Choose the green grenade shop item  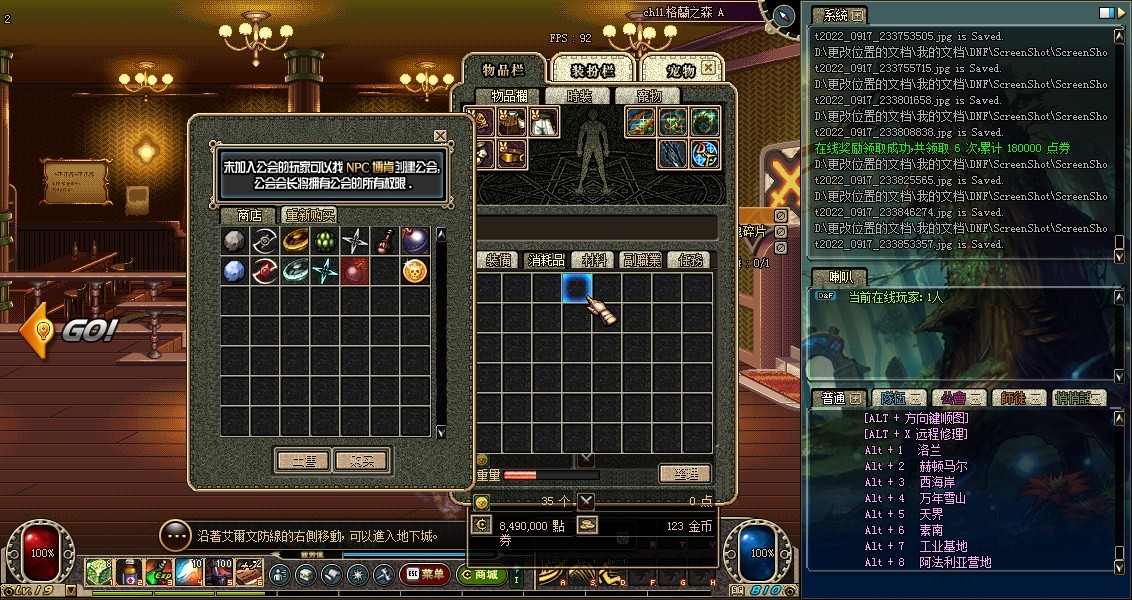click(x=325, y=240)
